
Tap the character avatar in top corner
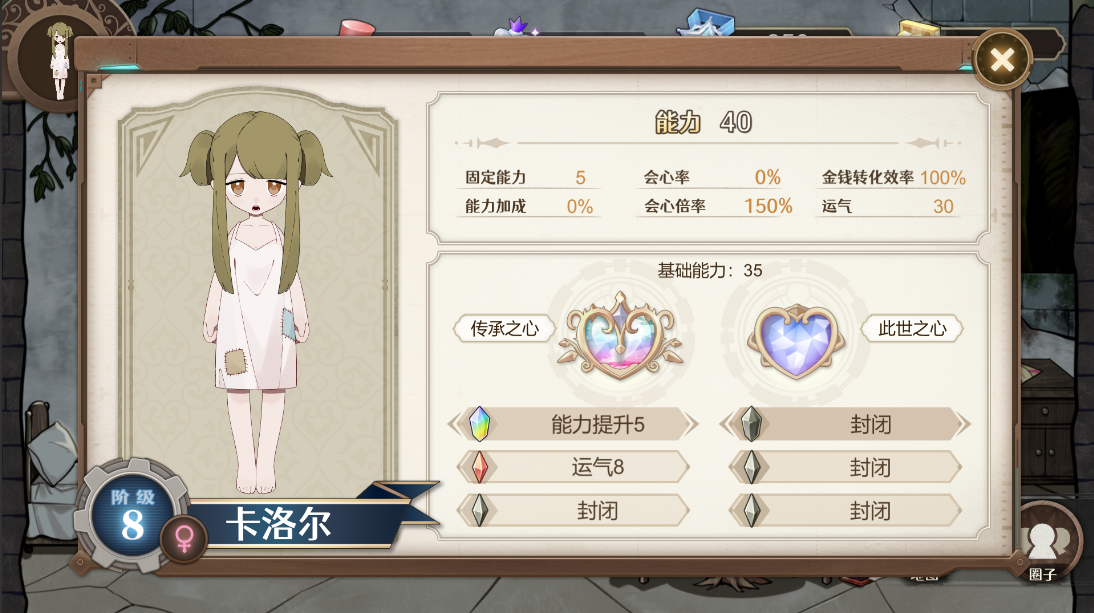coord(59,58)
